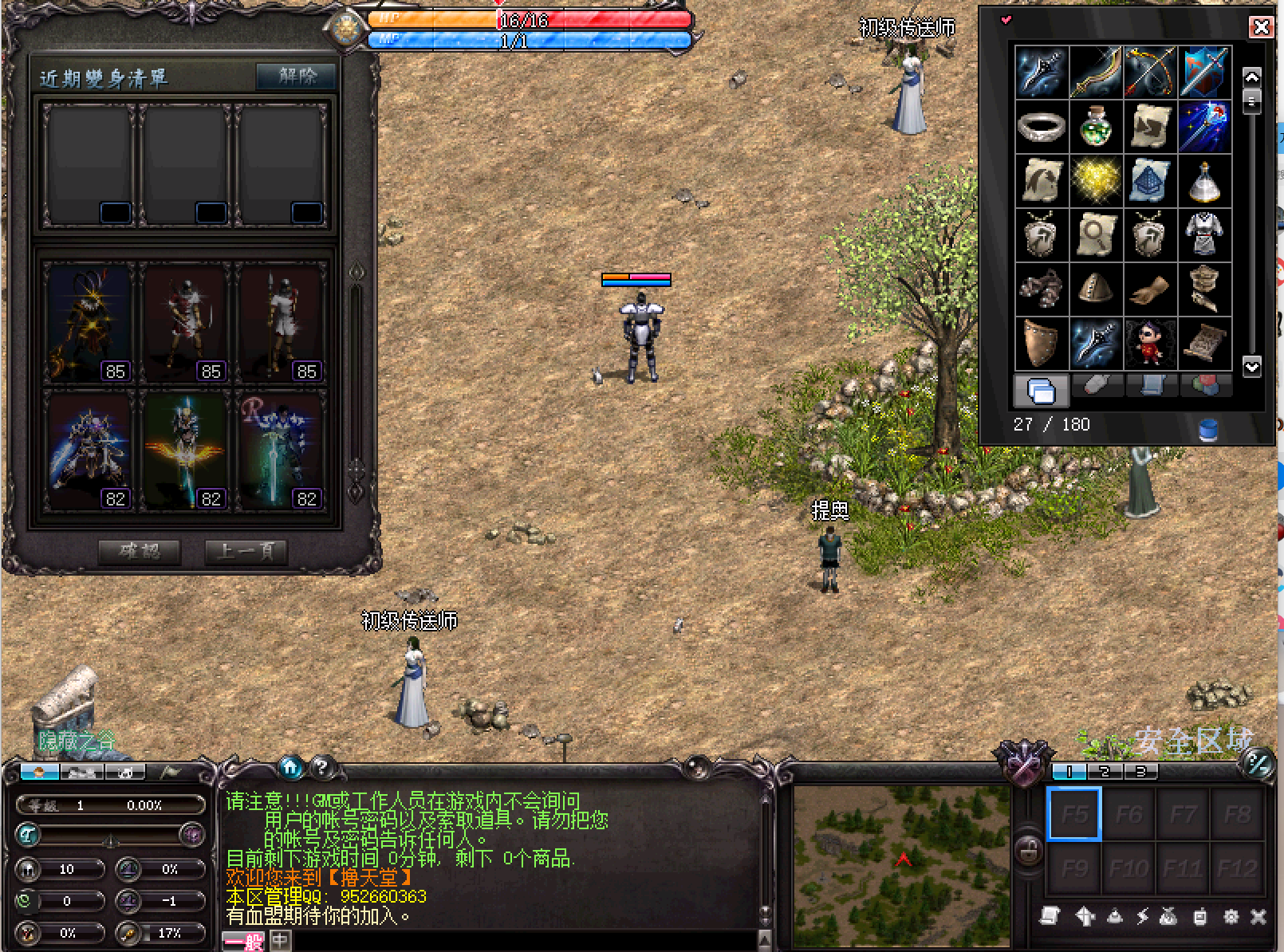
Task: Click the question mark help button
Action: (x=321, y=767)
